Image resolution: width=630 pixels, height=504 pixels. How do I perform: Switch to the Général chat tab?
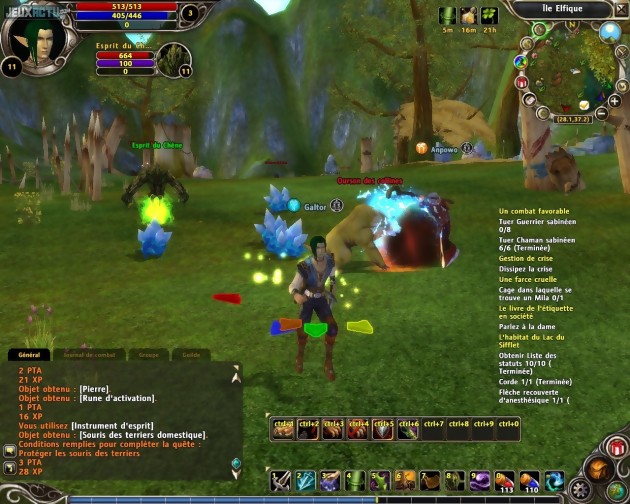pyautogui.click(x=29, y=355)
